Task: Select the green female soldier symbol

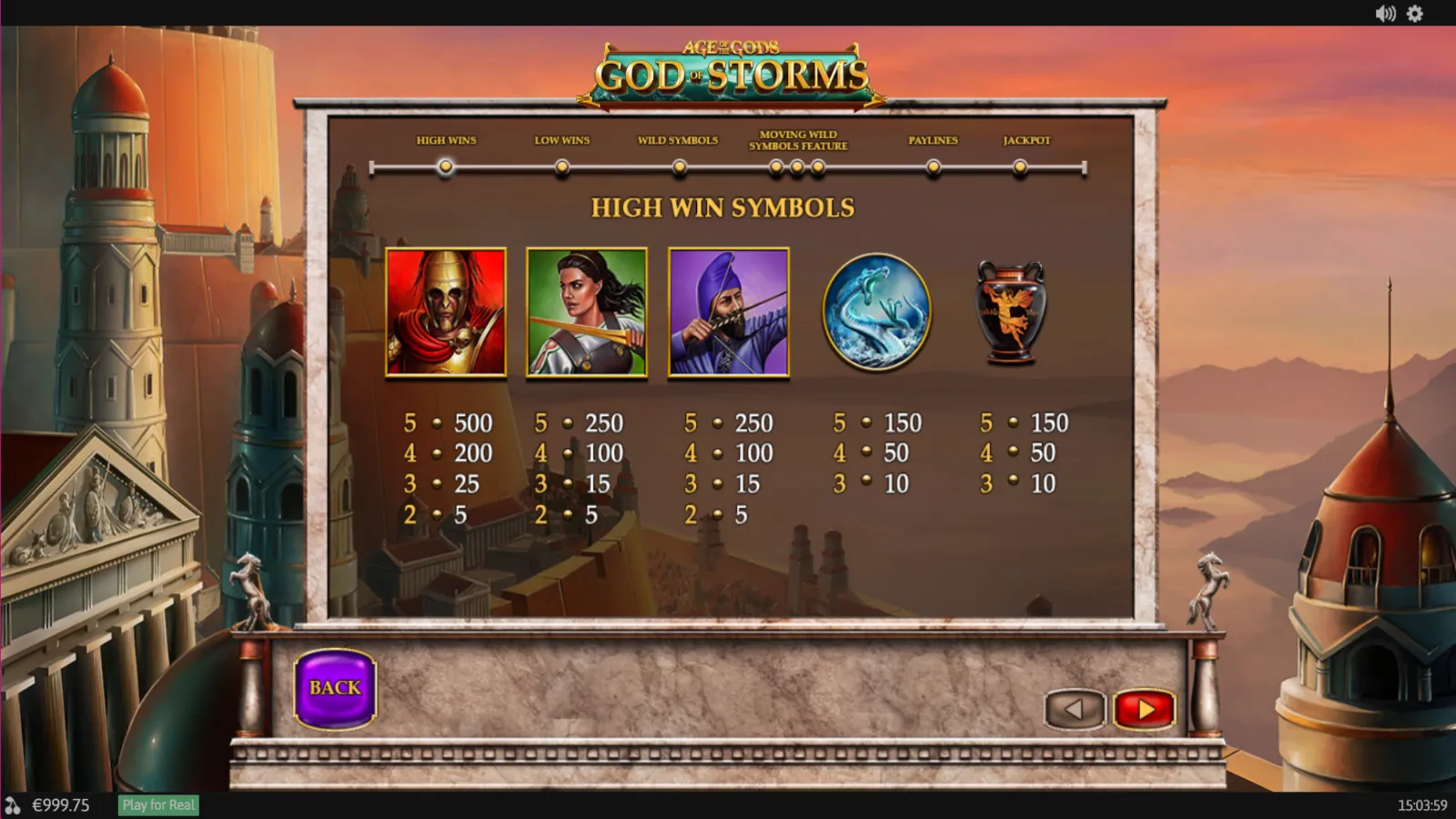Action: tap(587, 312)
